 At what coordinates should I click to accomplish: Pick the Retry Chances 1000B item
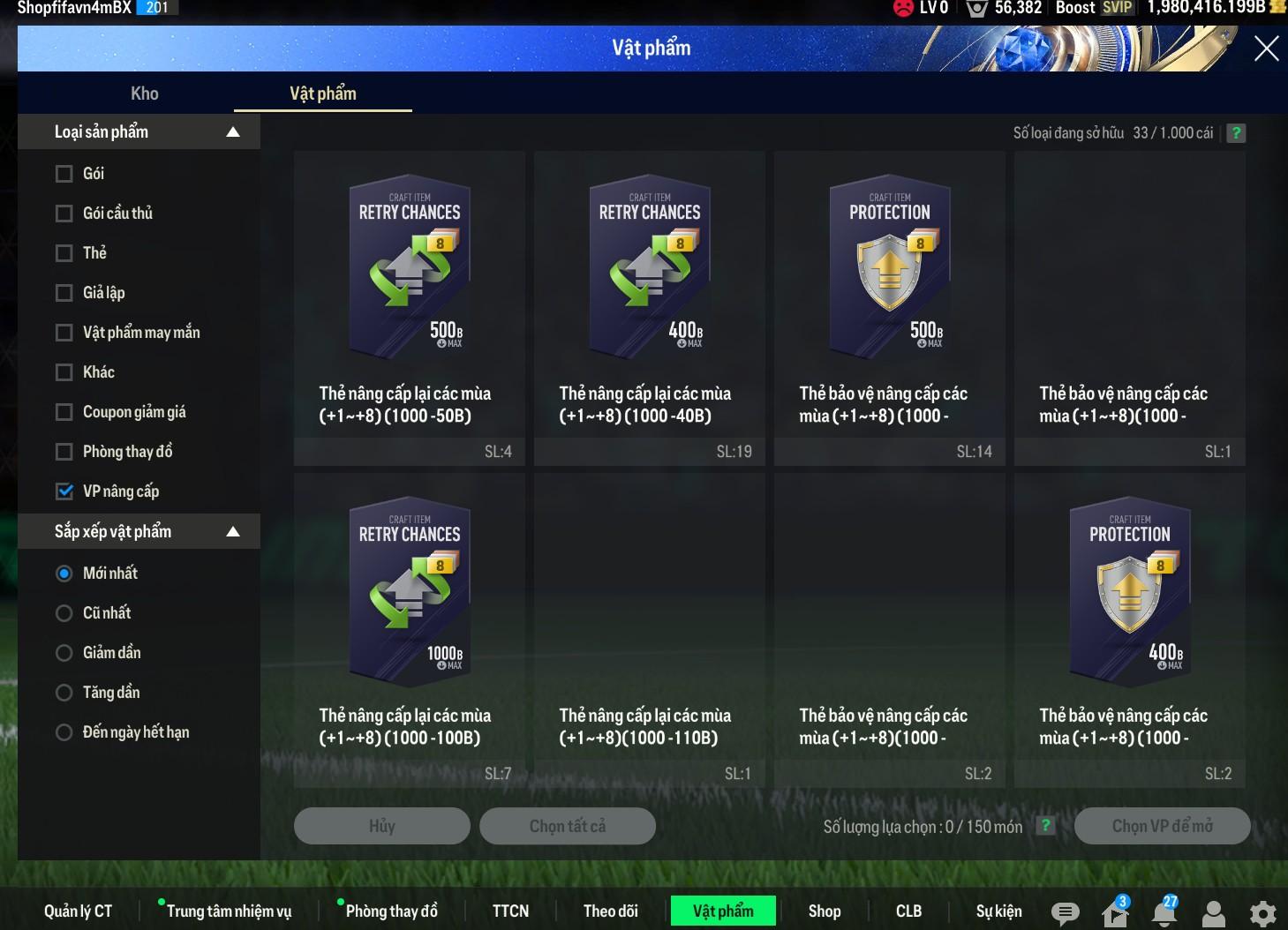tap(409, 593)
